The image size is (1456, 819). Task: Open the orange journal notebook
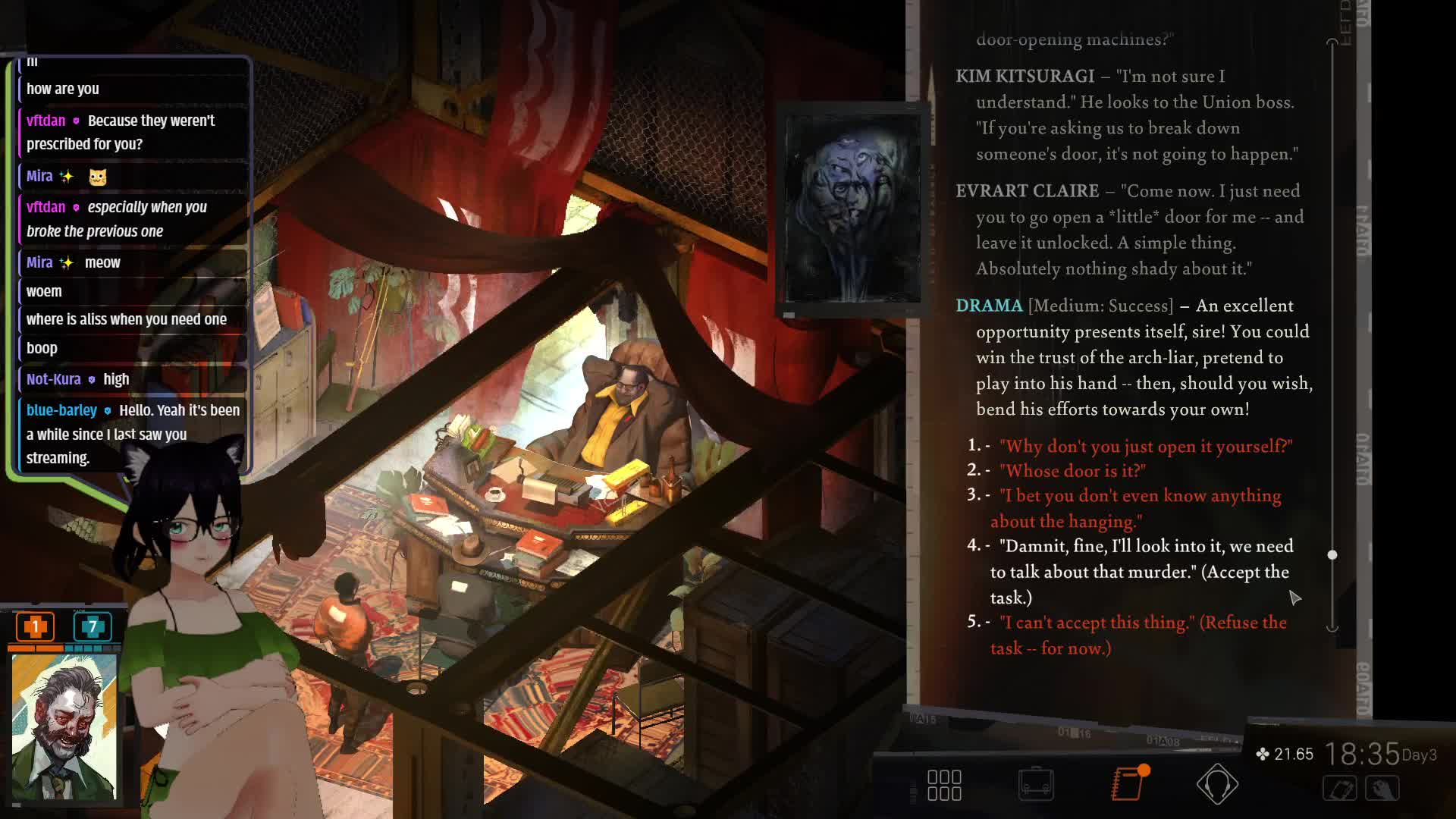(x=1128, y=784)
